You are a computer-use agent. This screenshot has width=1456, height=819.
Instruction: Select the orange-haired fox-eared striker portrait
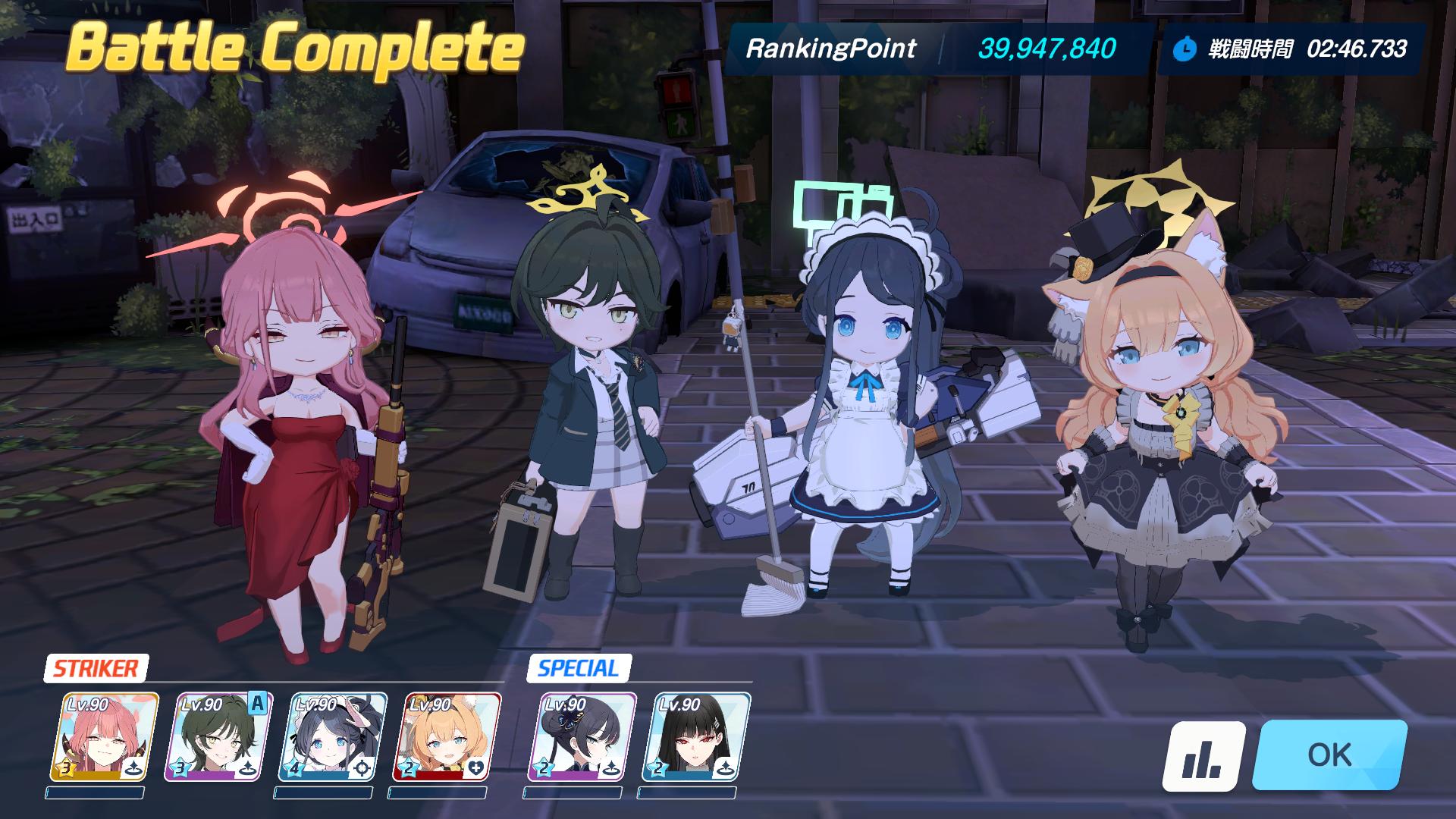tap(446, 736)
